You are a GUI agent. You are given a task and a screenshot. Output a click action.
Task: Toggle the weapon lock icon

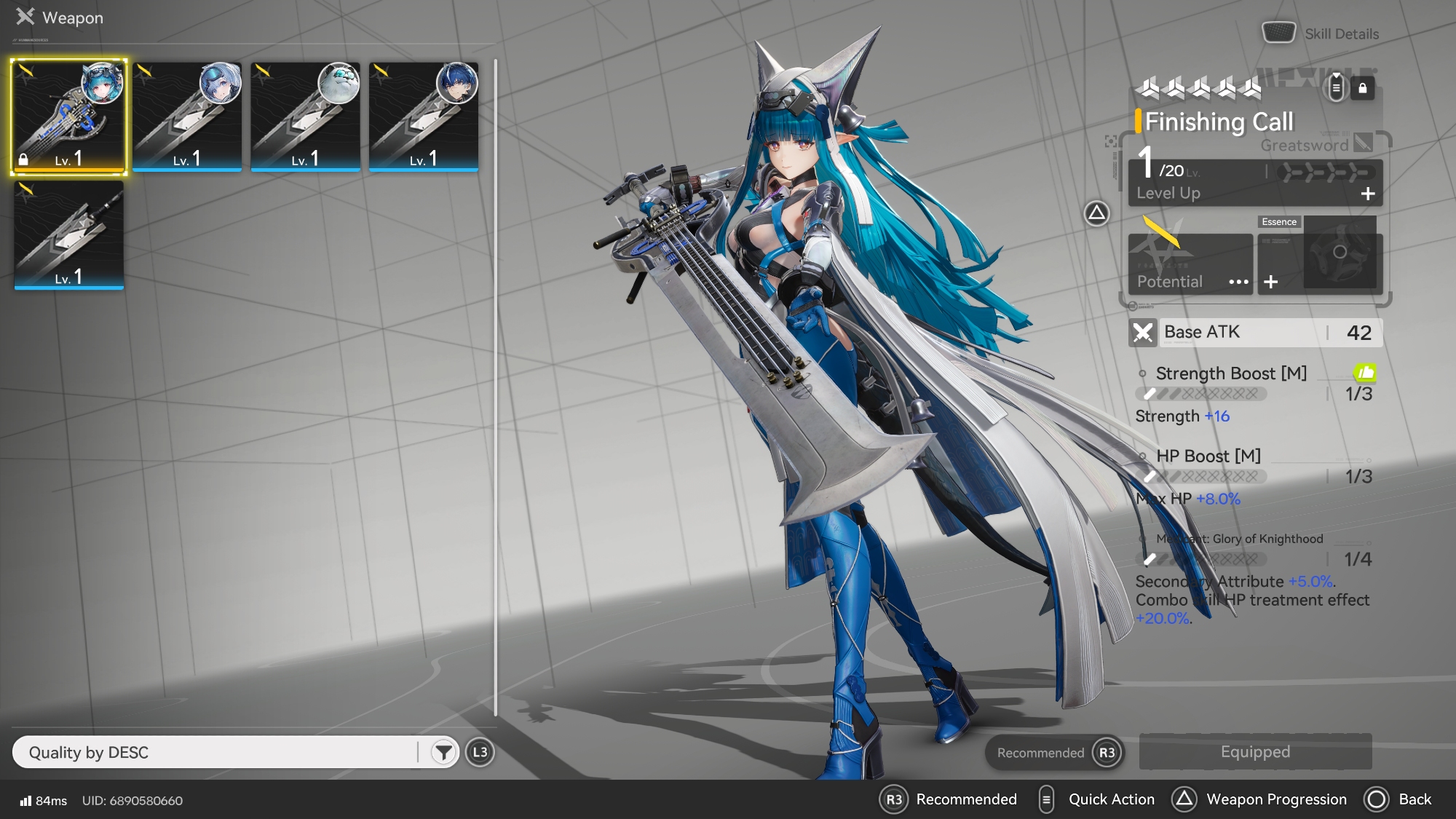tap(1363, 89)
